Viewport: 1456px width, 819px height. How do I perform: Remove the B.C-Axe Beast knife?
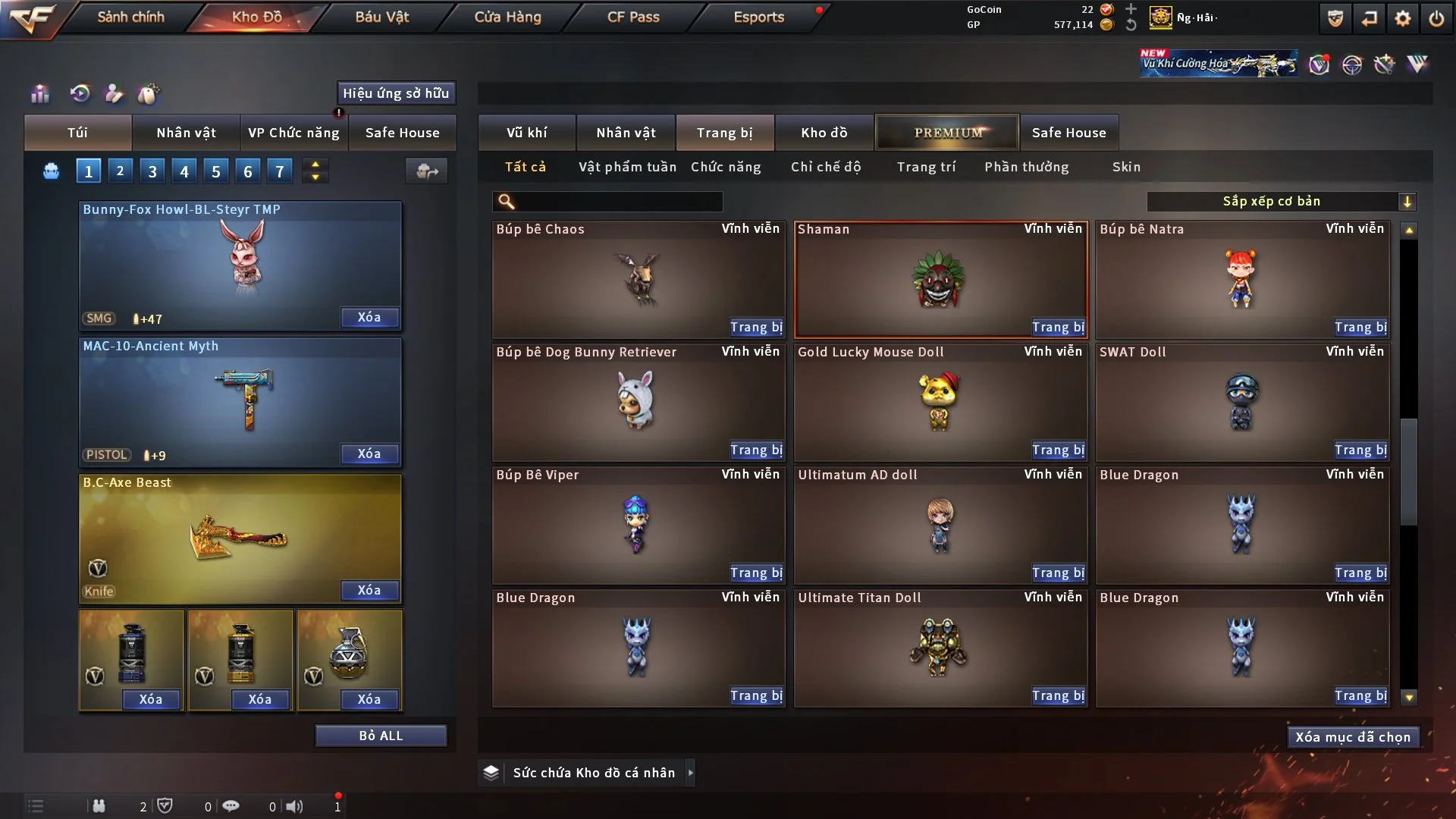point(369,590)
